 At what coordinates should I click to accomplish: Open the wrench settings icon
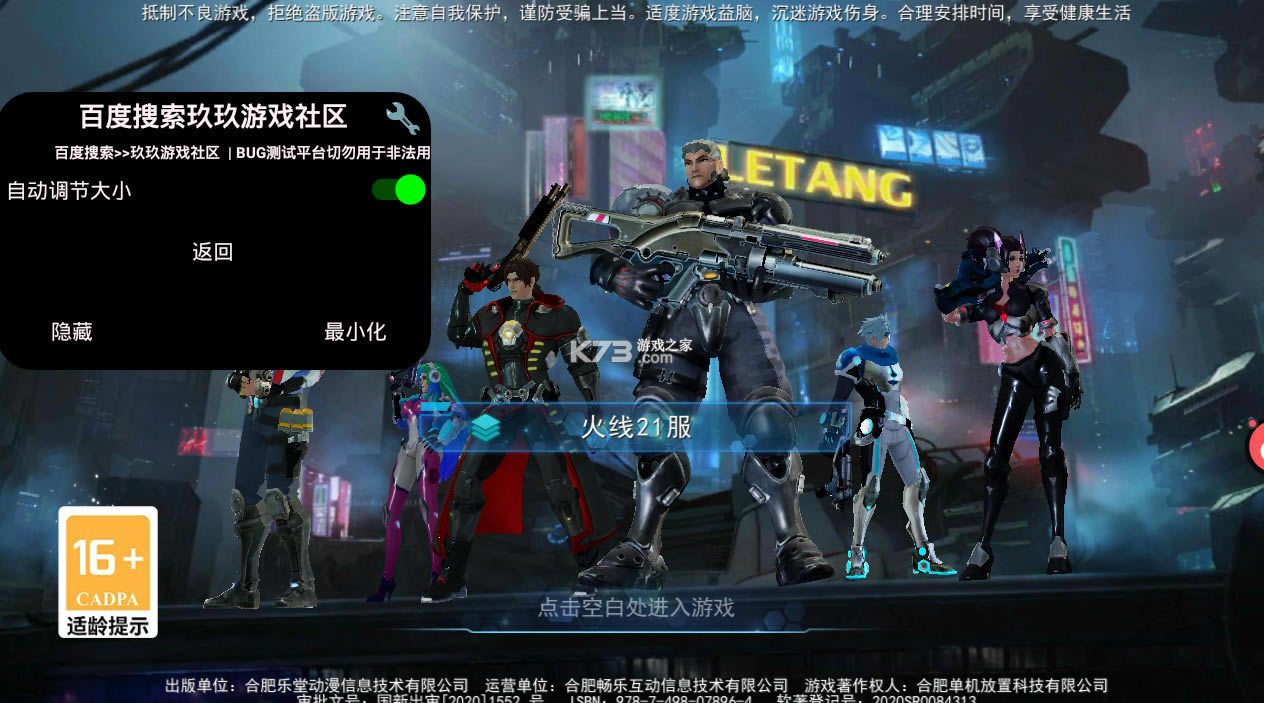(x=402, y=118)
